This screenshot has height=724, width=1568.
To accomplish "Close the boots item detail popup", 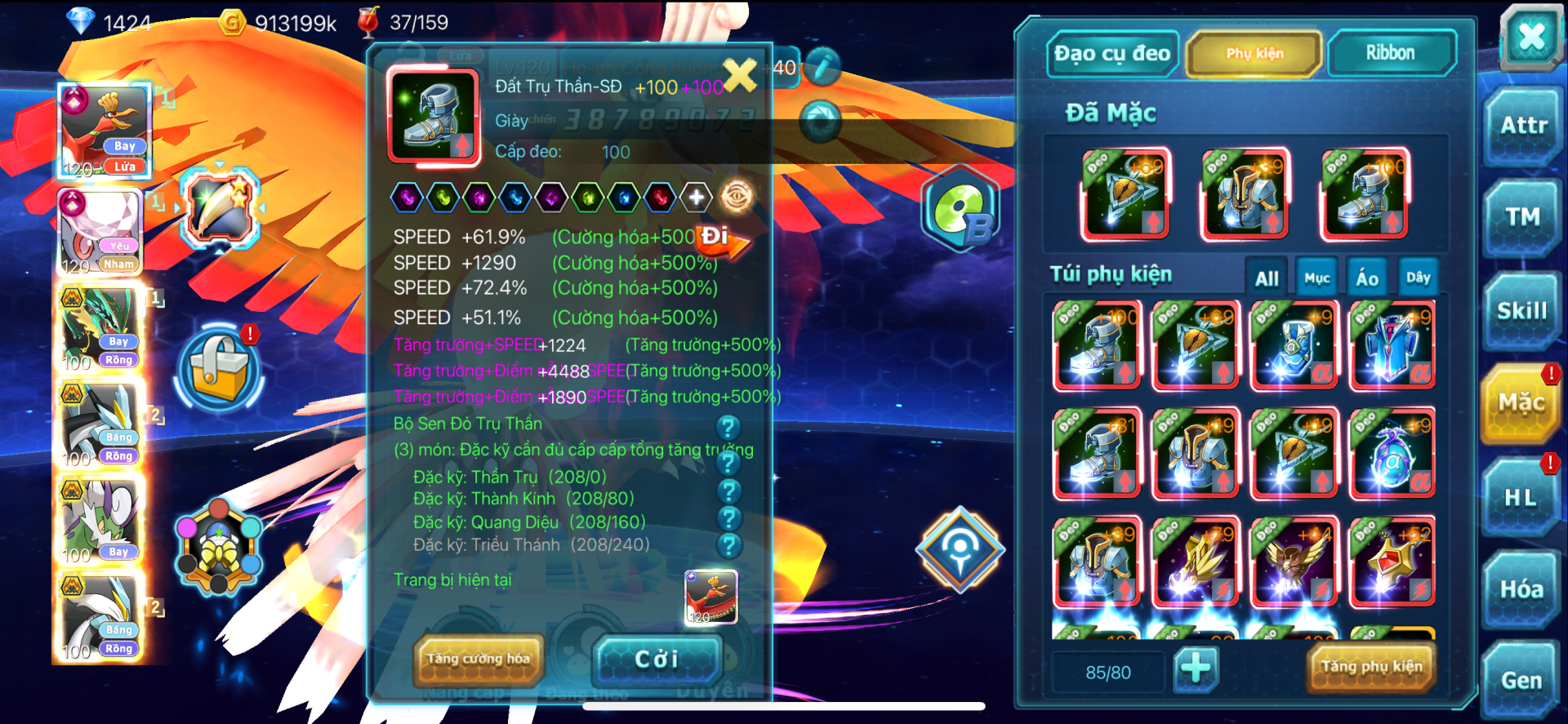I will [740, 75].
